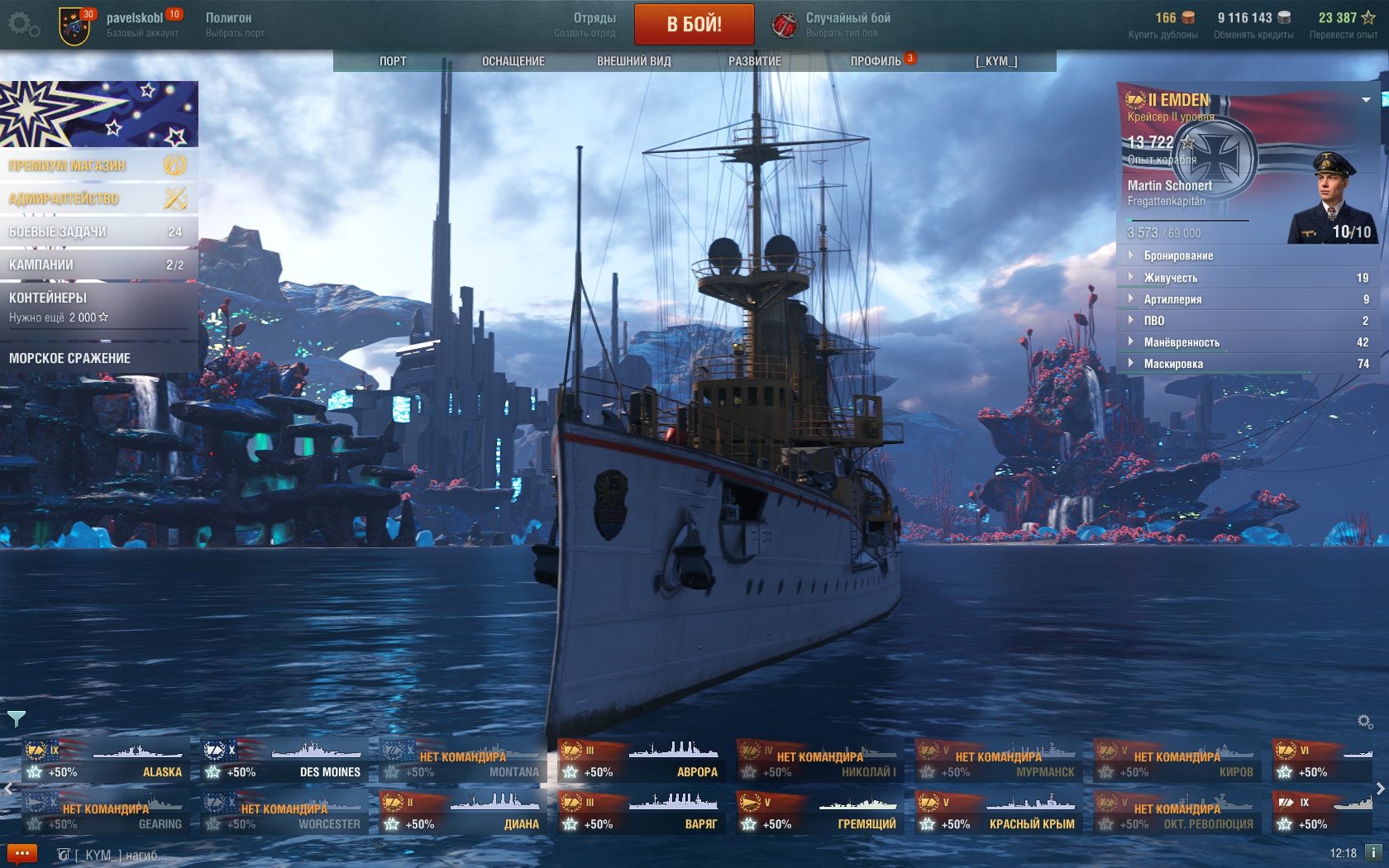1389x868 pixels.
Task: Start the battle with В БОЙ! button
Action: pyautogui.click(x=694, y=24)
